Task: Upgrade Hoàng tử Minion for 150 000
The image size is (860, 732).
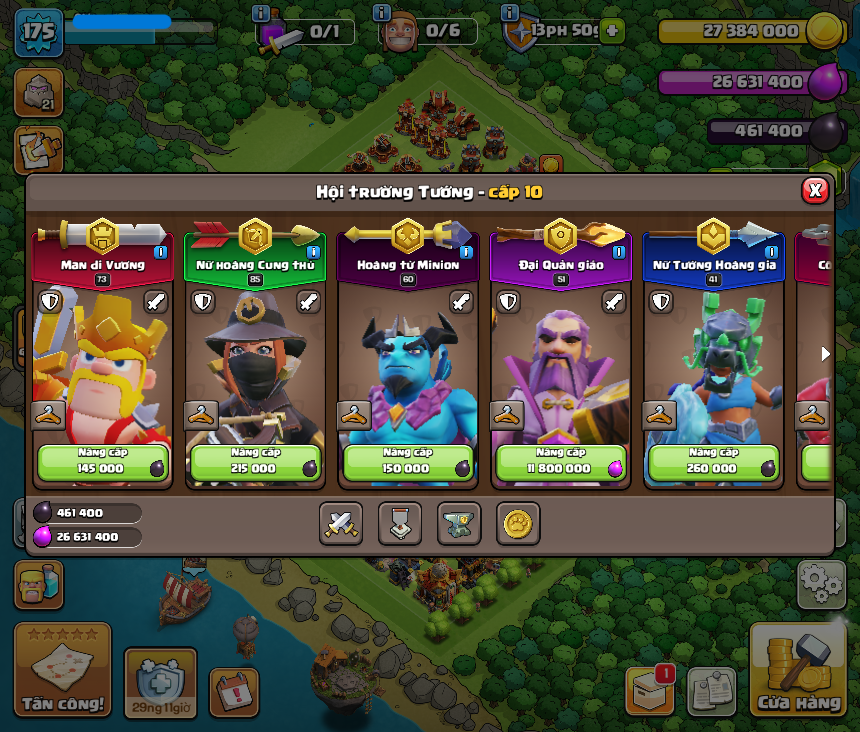Action: [408, 462]
